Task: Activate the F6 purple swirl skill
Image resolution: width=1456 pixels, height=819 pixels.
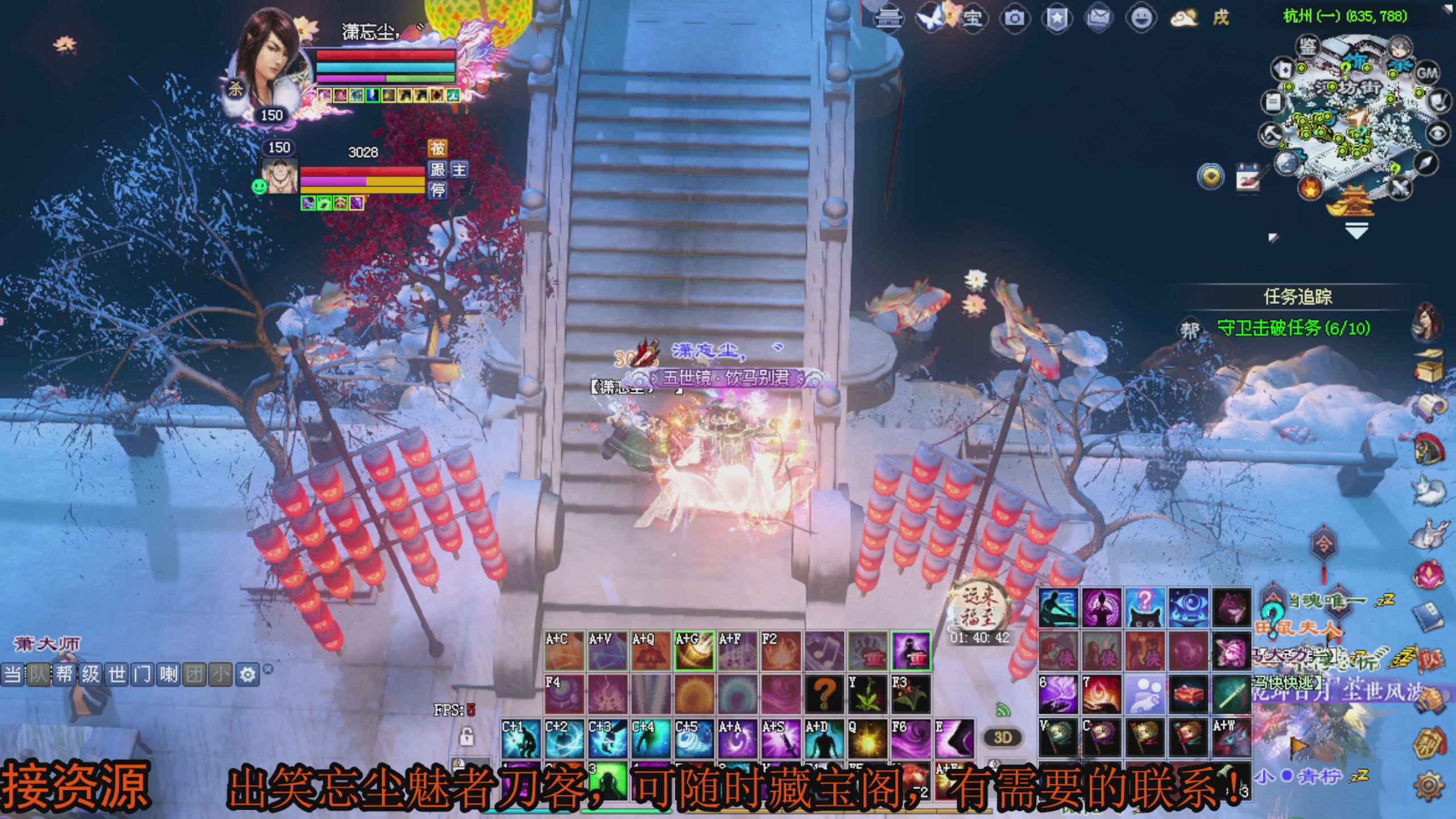Action: (911, 739)
